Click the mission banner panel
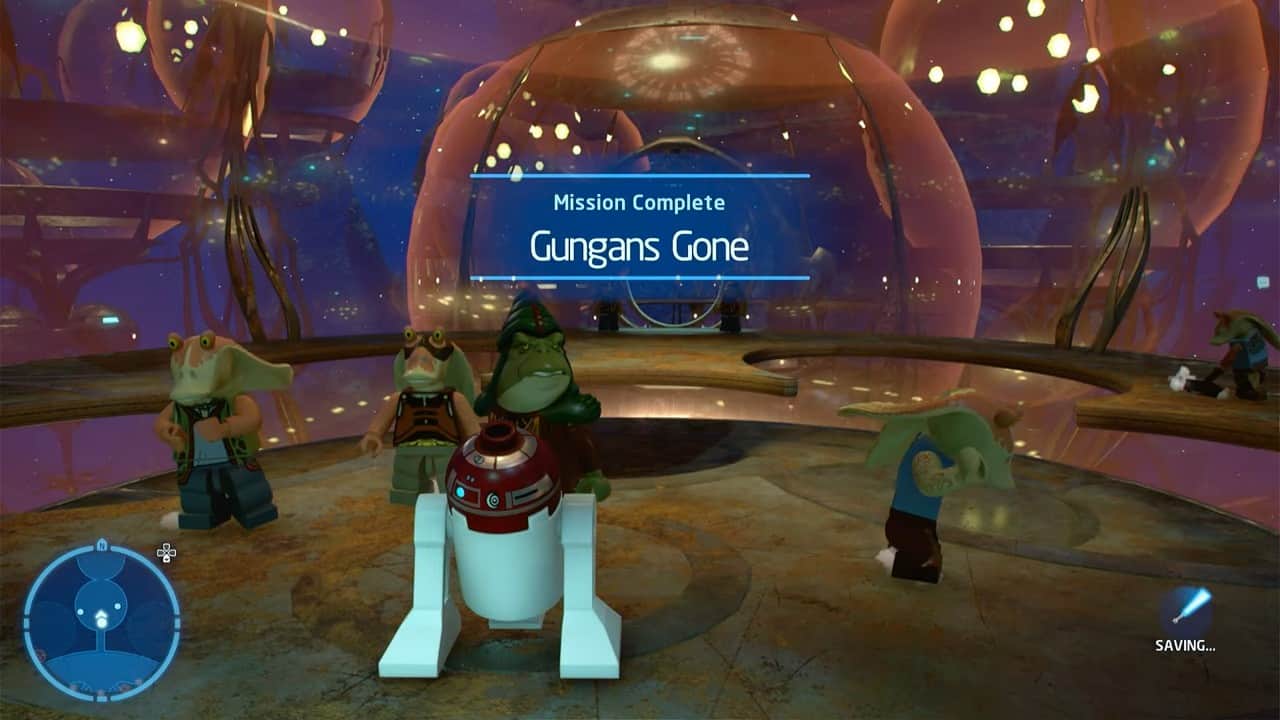The height and width of the screenshot is (720, 1280). [x=640, y=227]
